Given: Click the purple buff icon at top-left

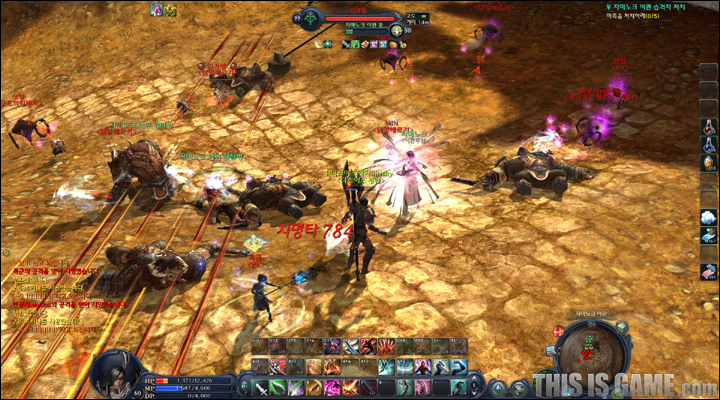Looking at the screenshot, I should click(x=157, y=10).
